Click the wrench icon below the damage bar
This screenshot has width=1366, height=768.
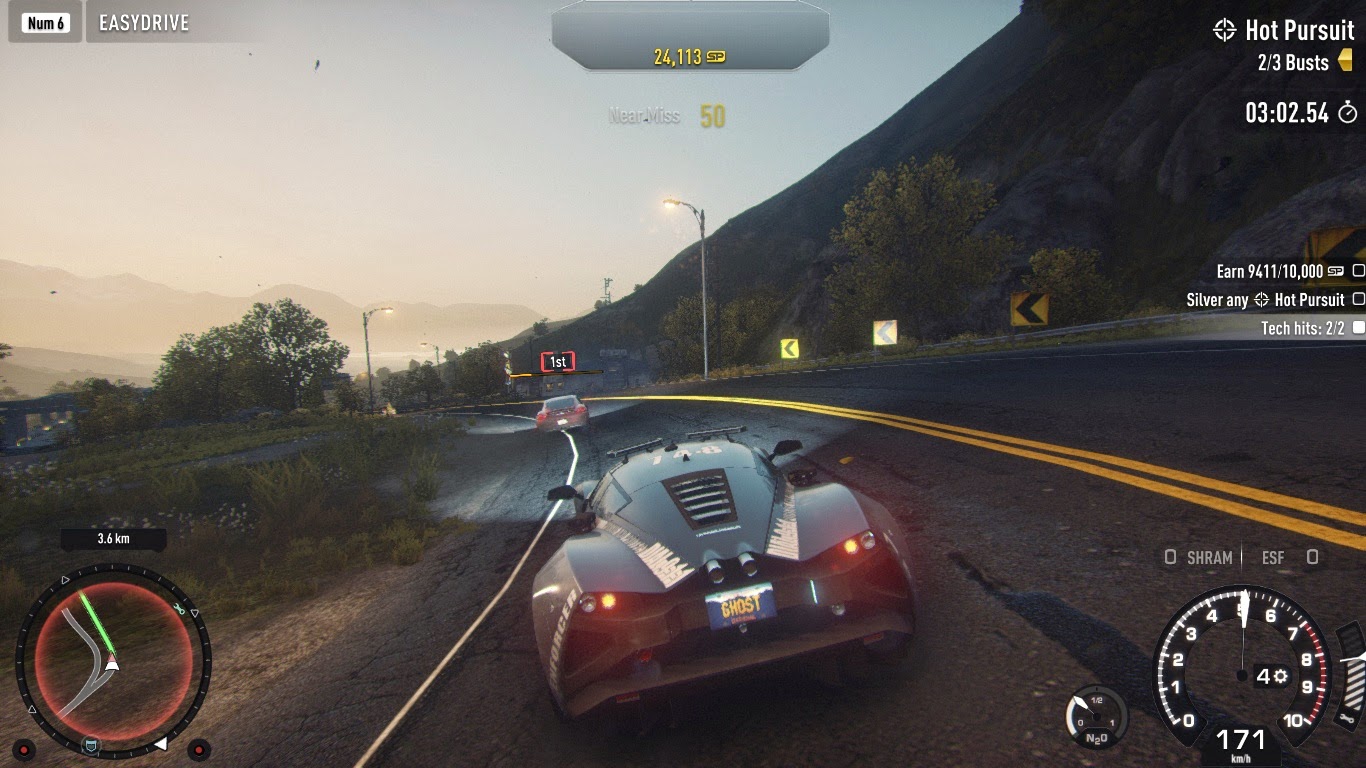pos(1349,720)
